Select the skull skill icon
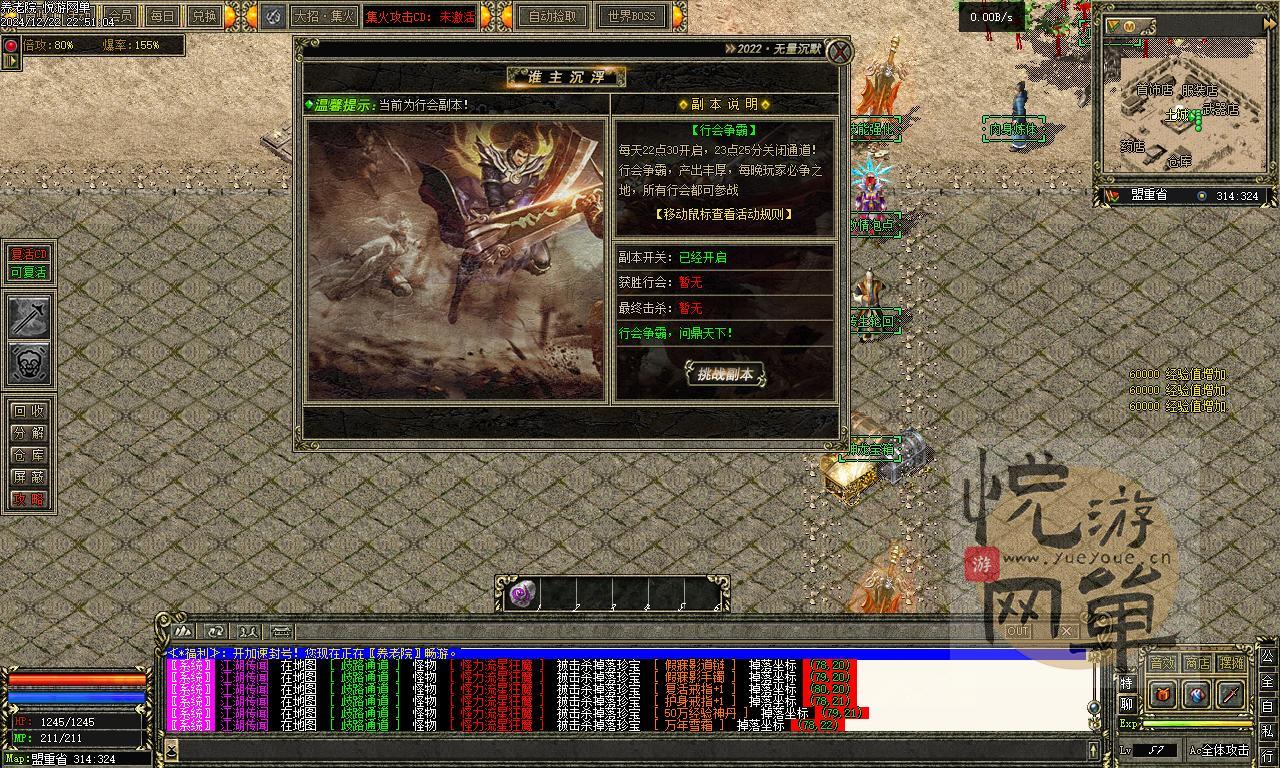 [x=29, y=363]
